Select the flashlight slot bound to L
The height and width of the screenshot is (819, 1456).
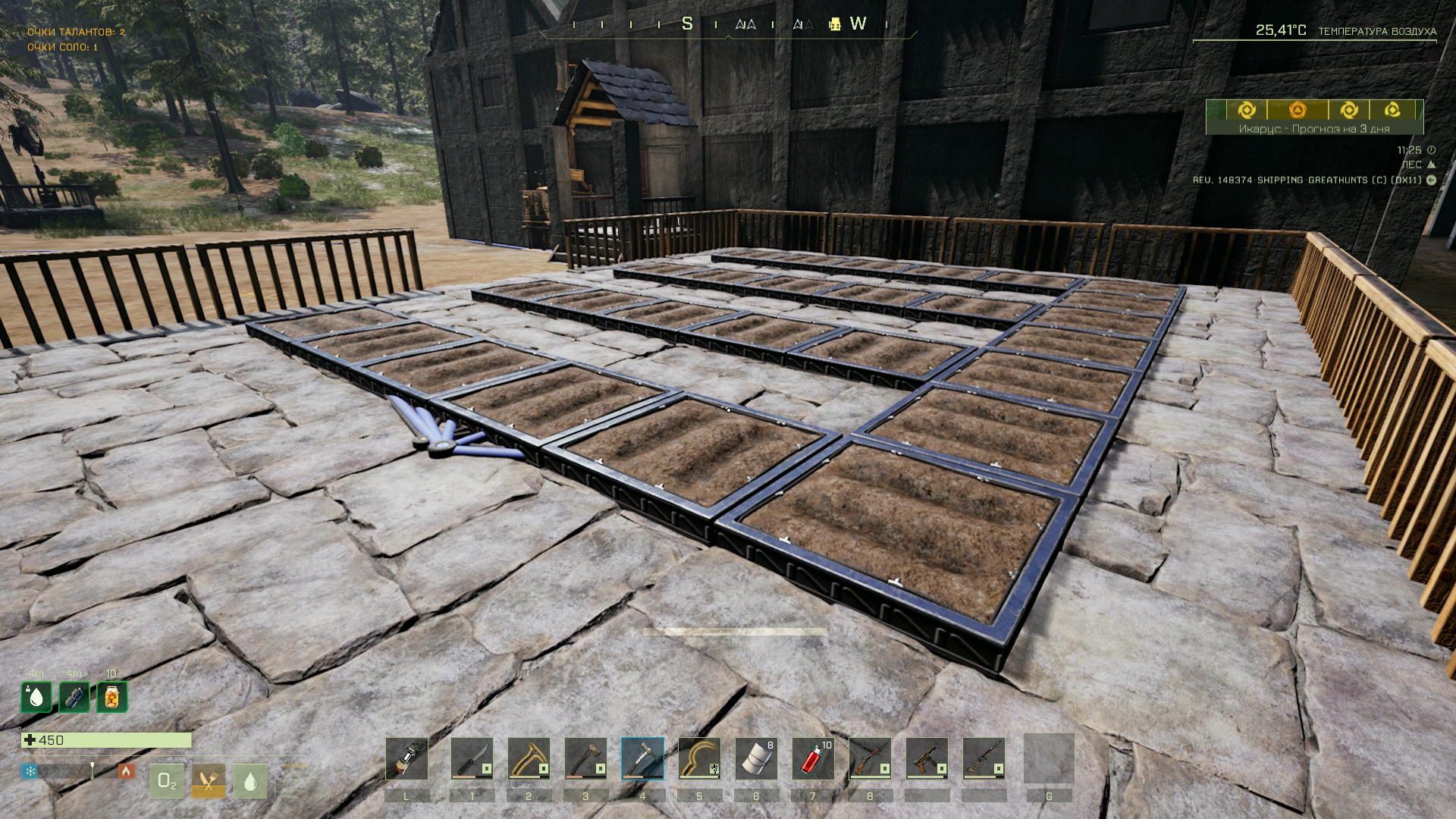(x=406, y=758)
